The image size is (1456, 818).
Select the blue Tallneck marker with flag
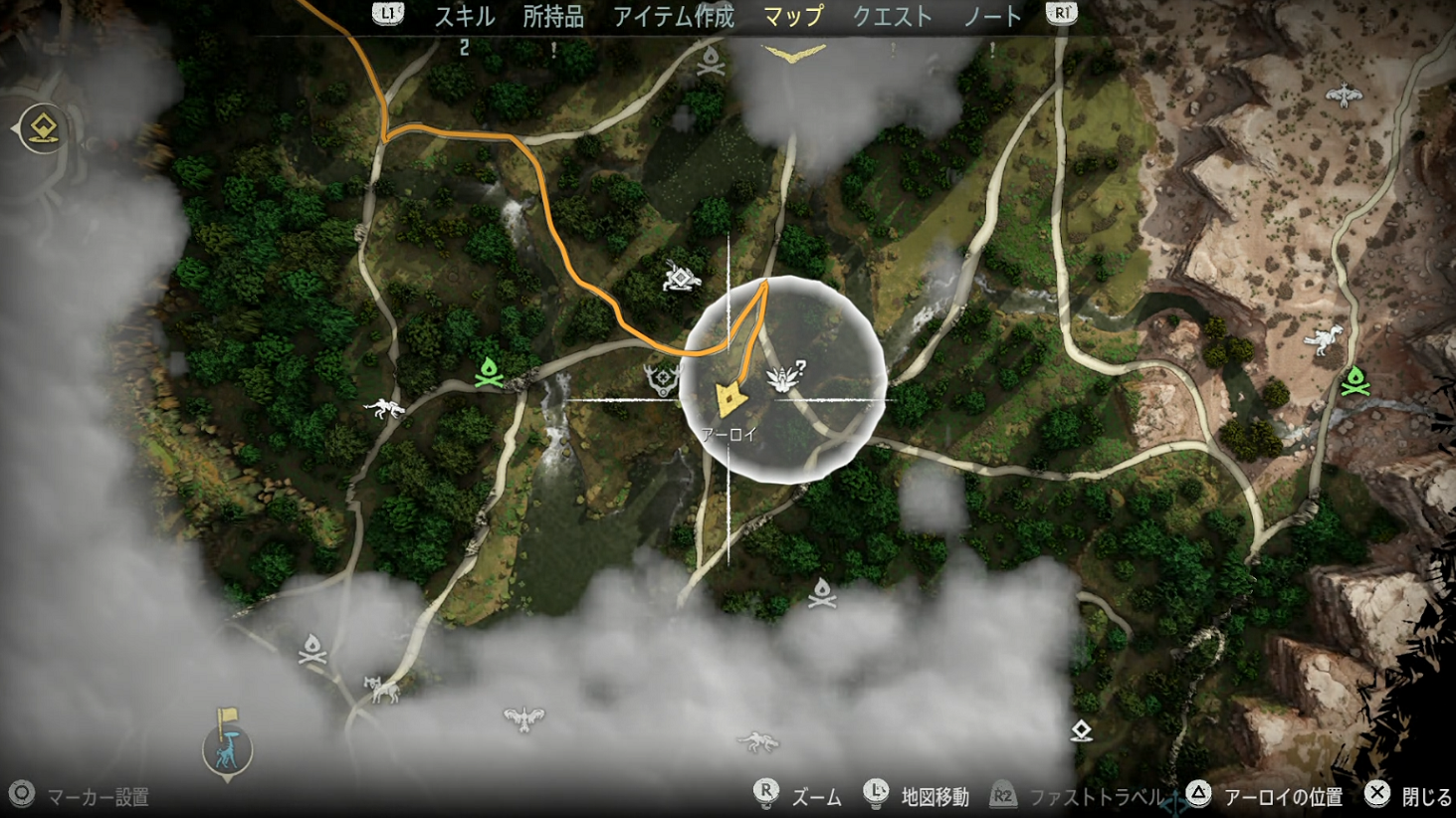tap(228, 744)
